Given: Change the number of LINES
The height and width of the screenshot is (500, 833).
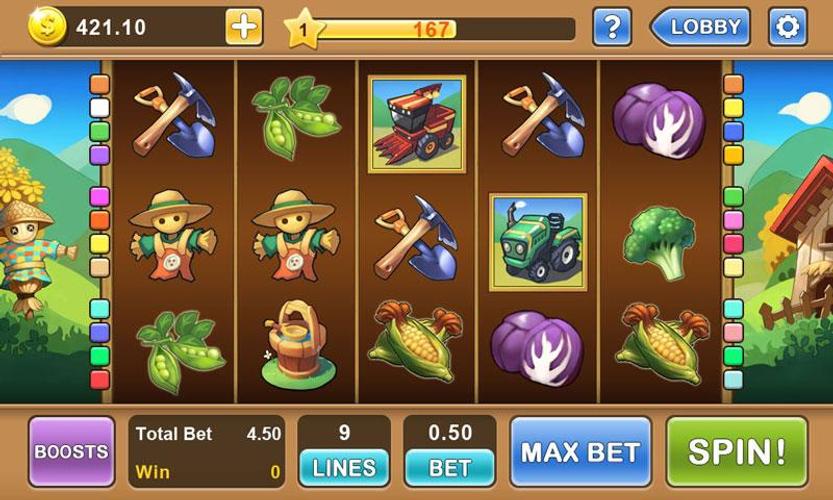Looking at the screenshot, I should point(344,467).
